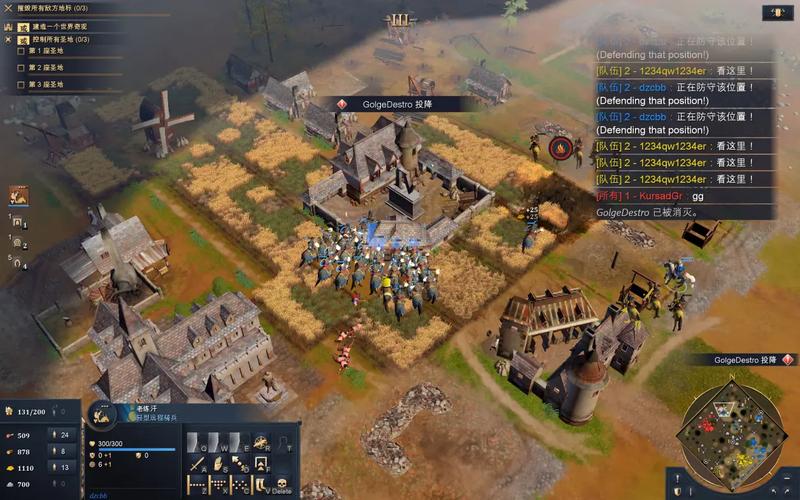The width and height of the screenshot is (800, 500).
Task: Select the hero portrait on left edge
Action: [x=19, y=195]
